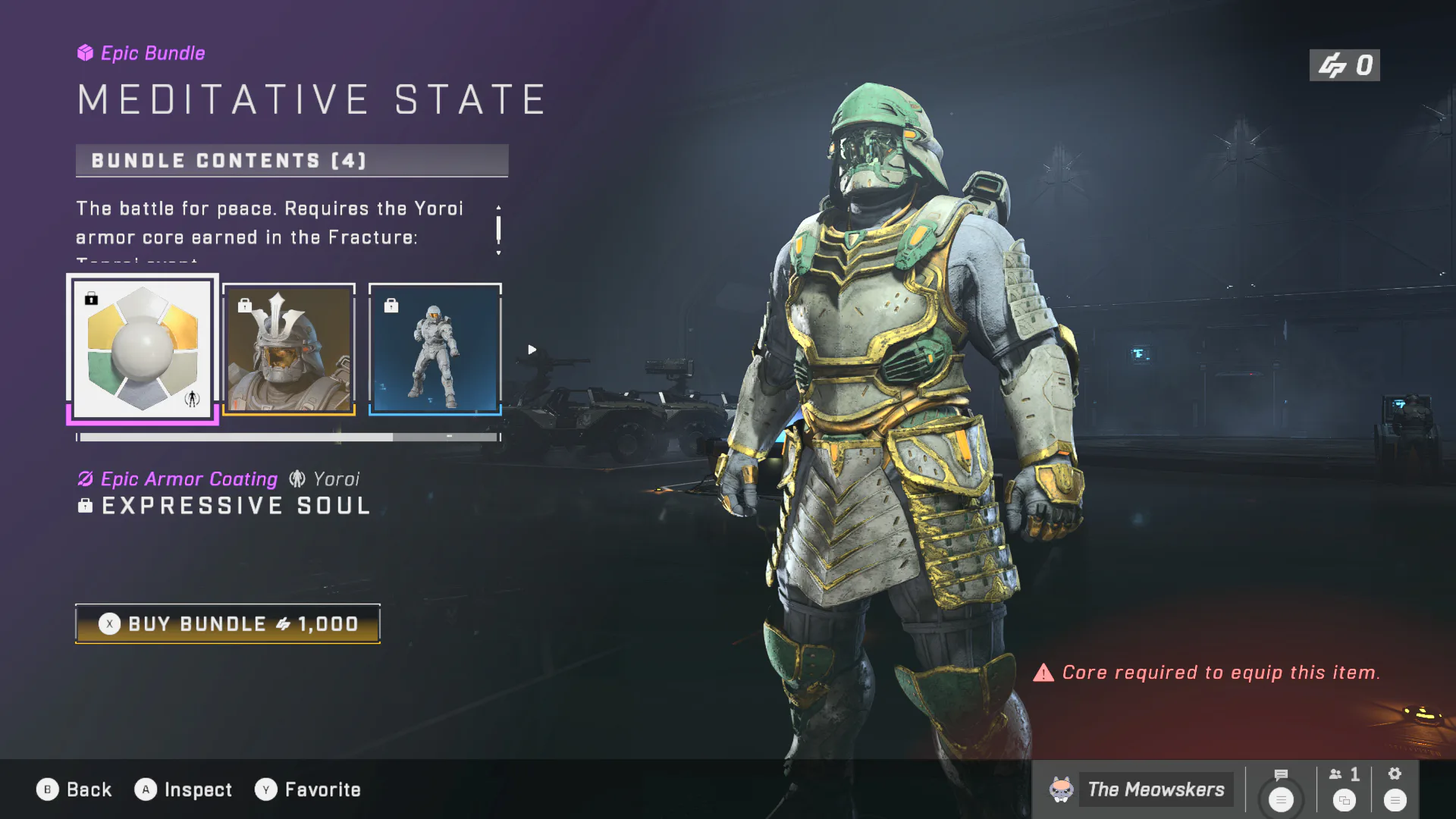The image size is (1456, 819).
Task: Click the bundle items horizontal scrollbar
Action: pos(288,438)
